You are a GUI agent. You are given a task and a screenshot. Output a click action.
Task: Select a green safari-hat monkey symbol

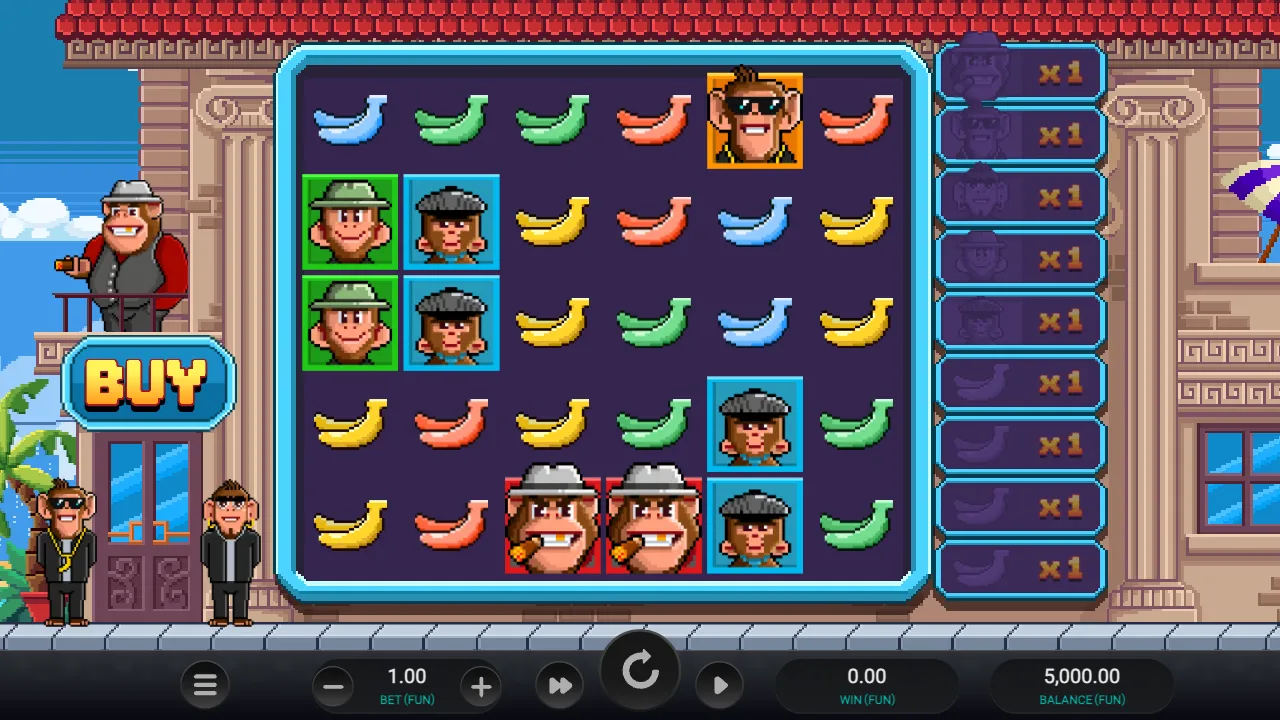349,222
